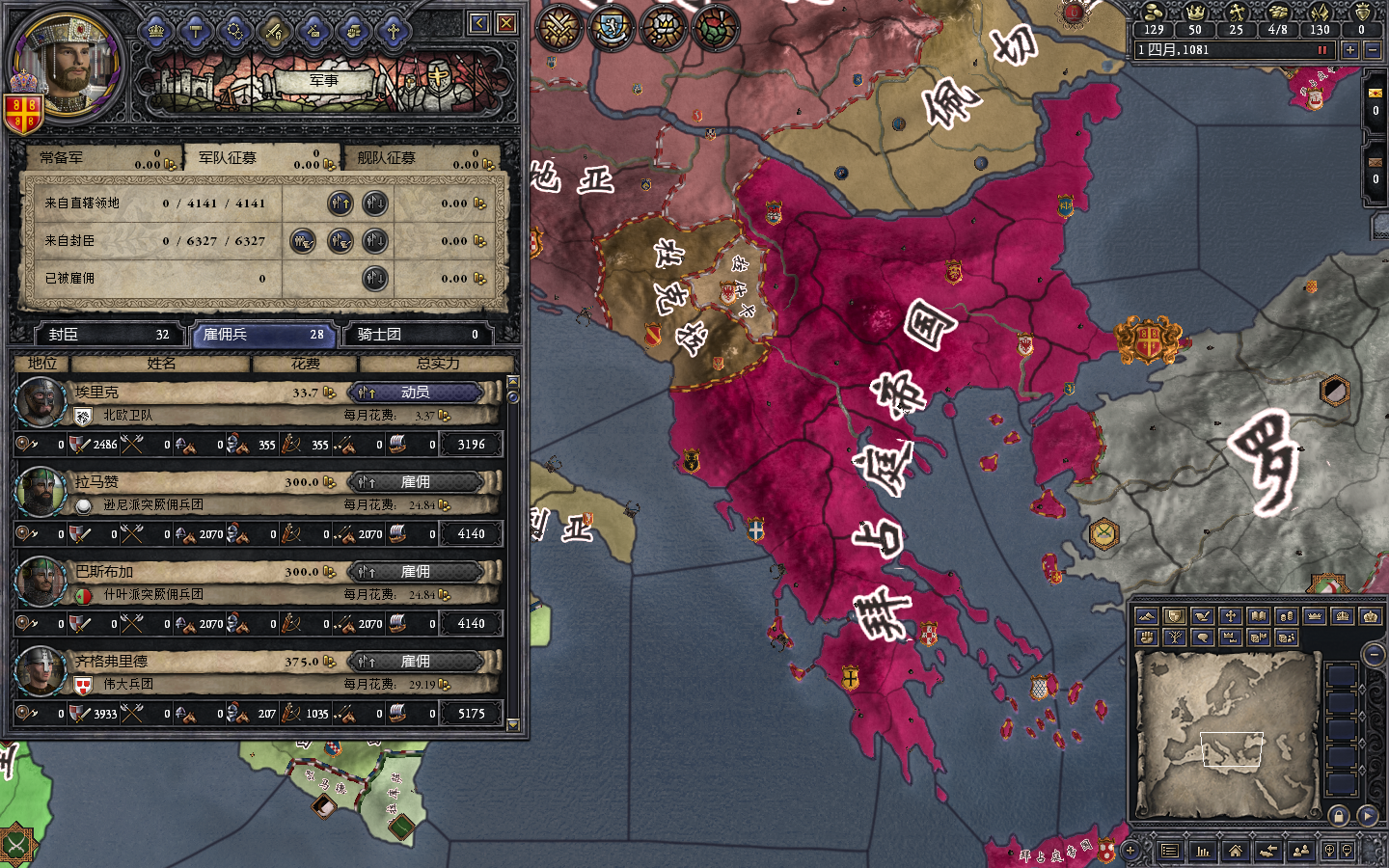Viewport: 1389px width, 868px height.
Task: Expand the yellow letter inbox on right edge
Action: point(1375,93)
